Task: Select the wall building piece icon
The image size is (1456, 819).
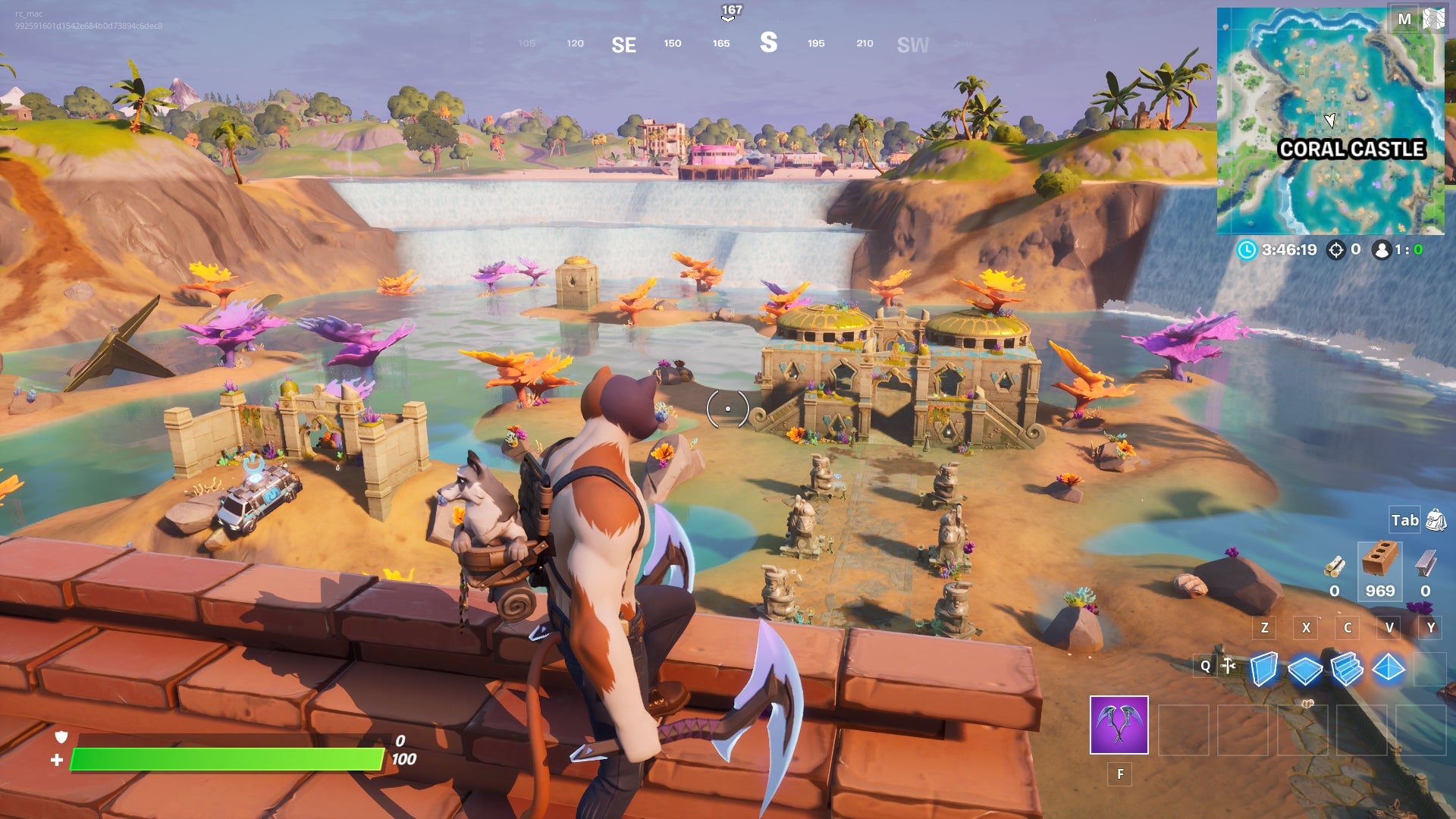Action: pyautogui.click(x=1265, y=670)
